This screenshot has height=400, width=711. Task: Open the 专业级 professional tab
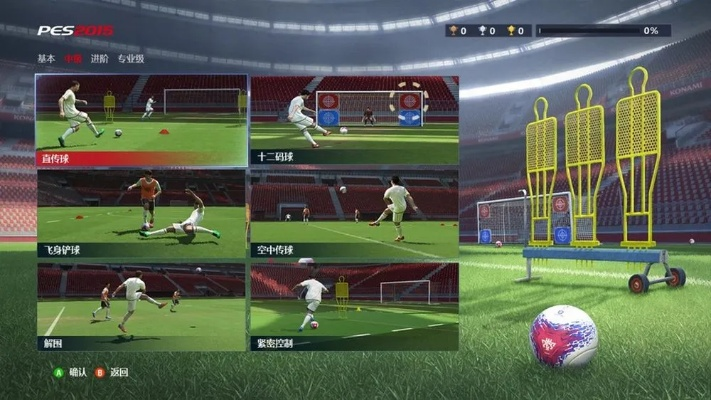coord(131,59)
